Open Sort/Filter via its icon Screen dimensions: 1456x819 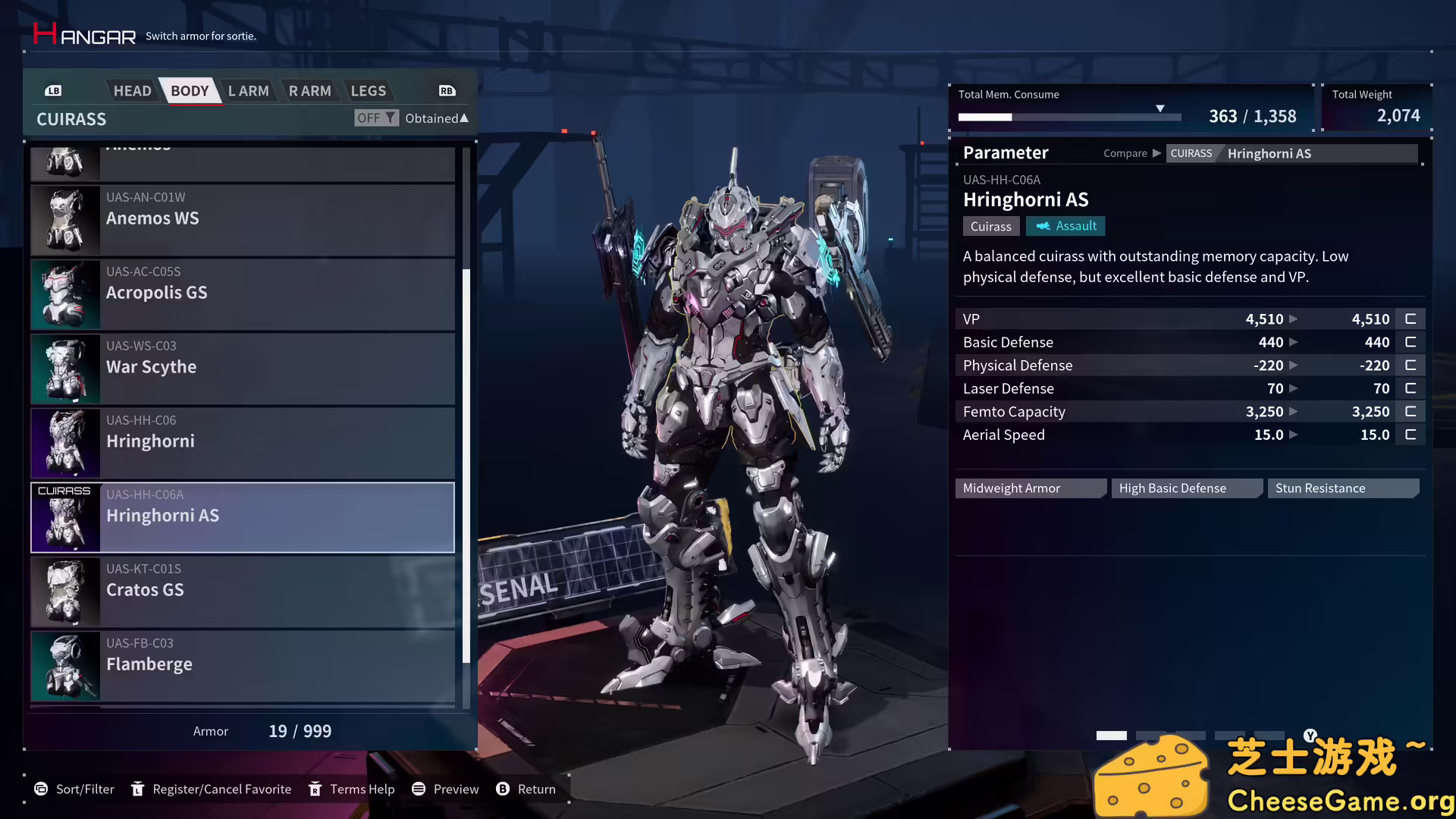pyautogui.click(x=40, y=789)
